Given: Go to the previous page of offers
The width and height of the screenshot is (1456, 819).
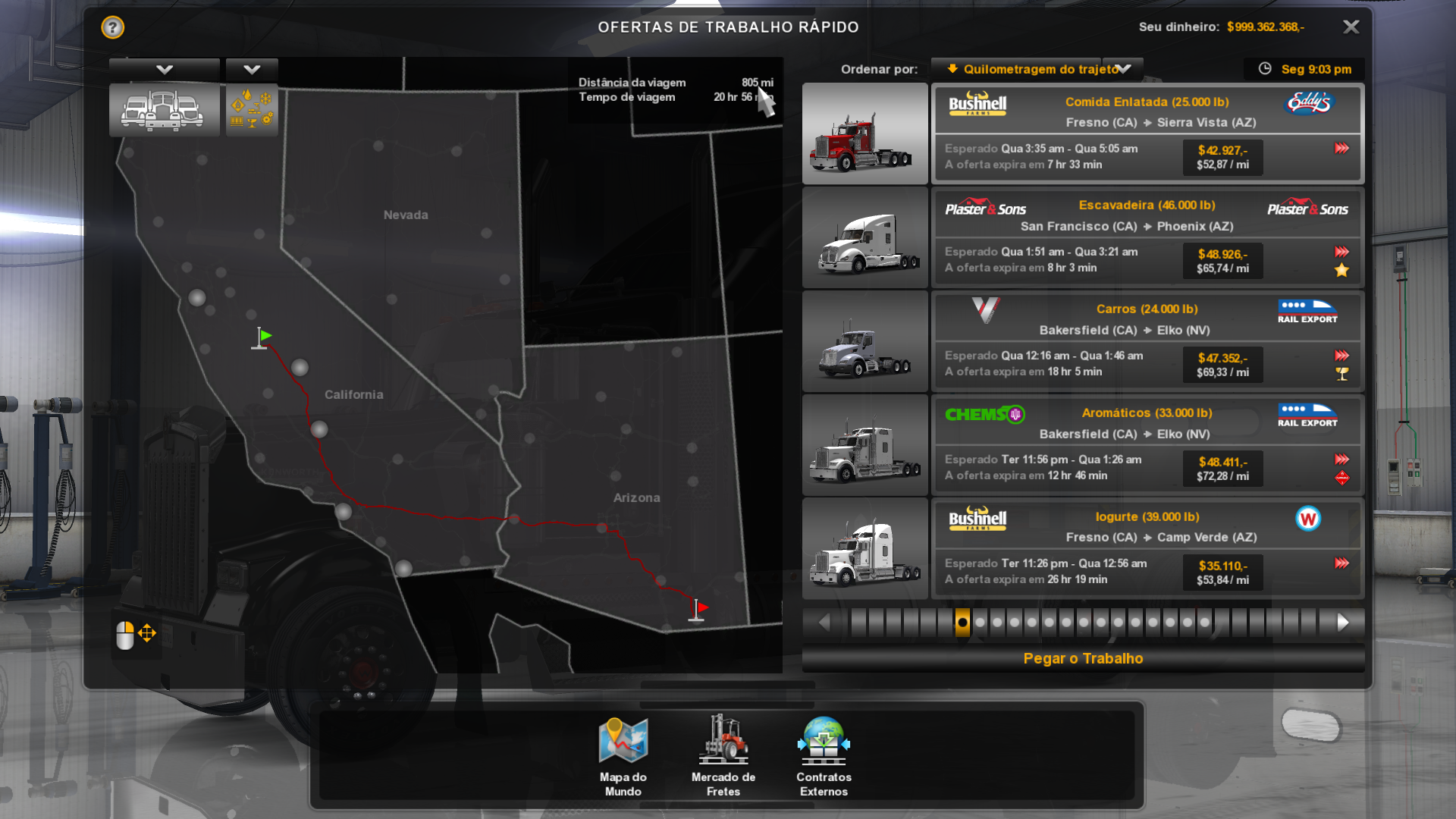Looking at the screenshot, I should 824,623.
